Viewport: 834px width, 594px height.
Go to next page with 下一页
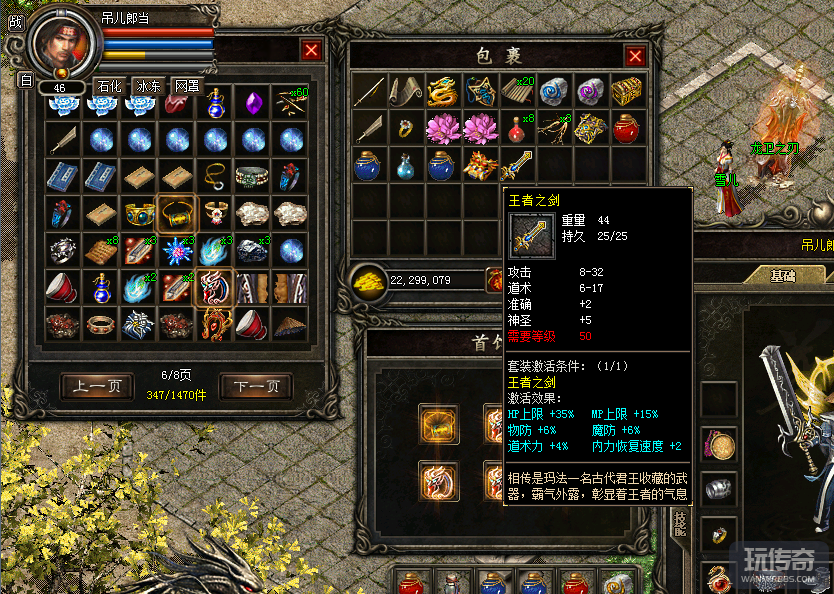click(x=256, y=386)
